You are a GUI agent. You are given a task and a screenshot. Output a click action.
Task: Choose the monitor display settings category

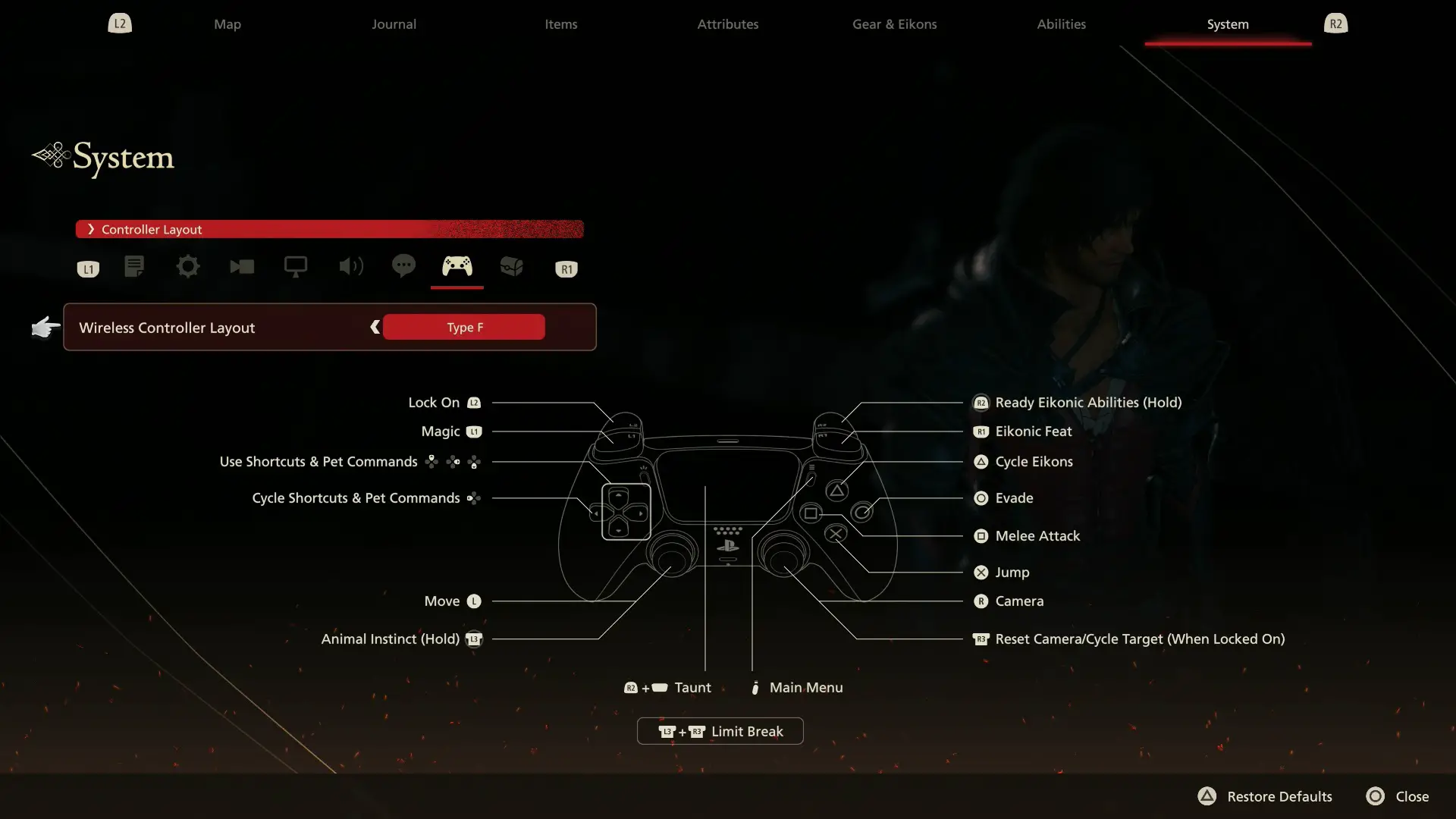coord(296,267)
